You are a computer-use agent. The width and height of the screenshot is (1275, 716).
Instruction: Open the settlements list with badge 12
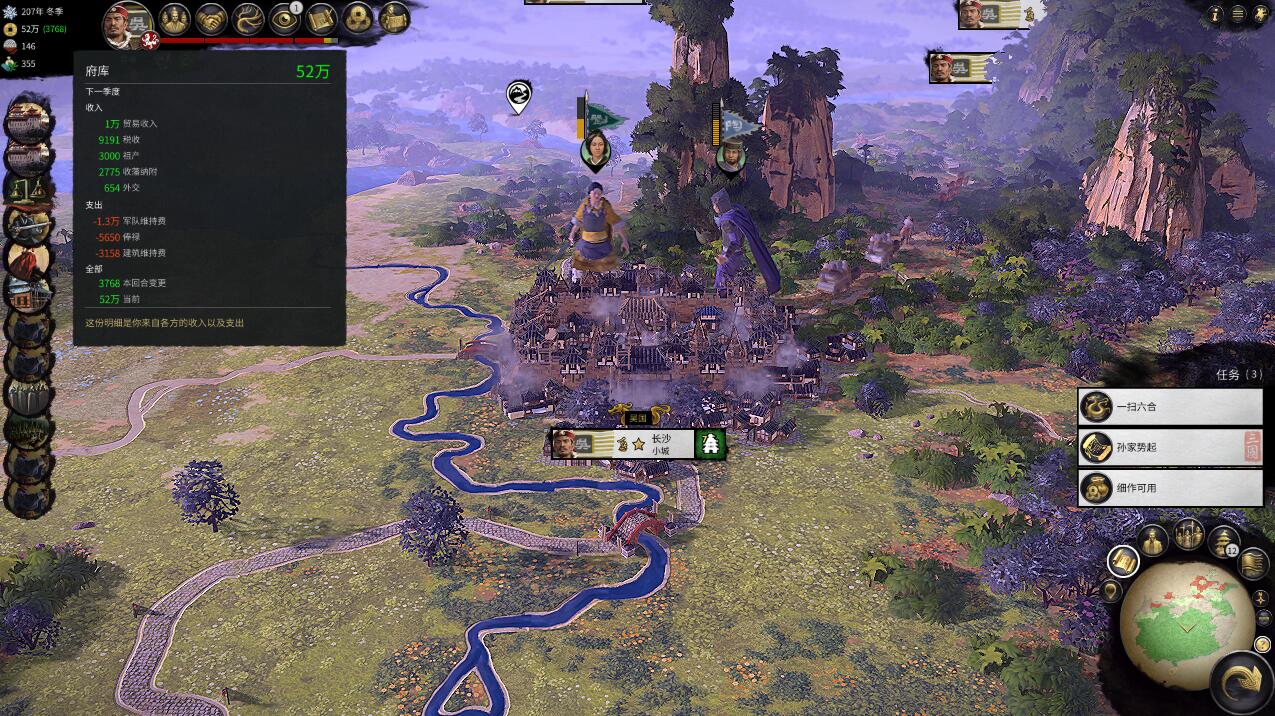point(1224,541)
